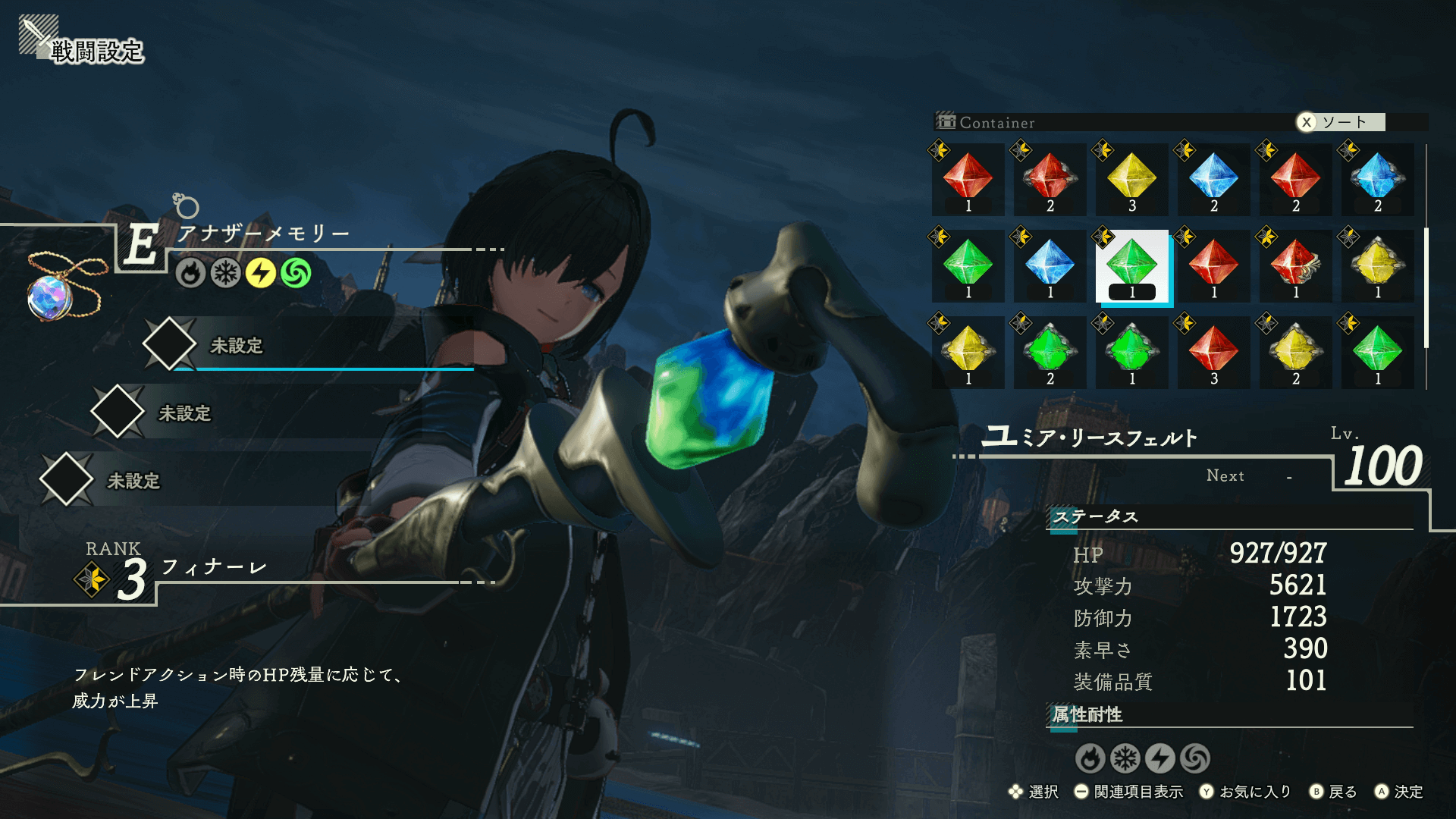This screenshot has width=1456, height=819.
Task: Select the green gem with count 2
Action: (x=1050, y=353)
